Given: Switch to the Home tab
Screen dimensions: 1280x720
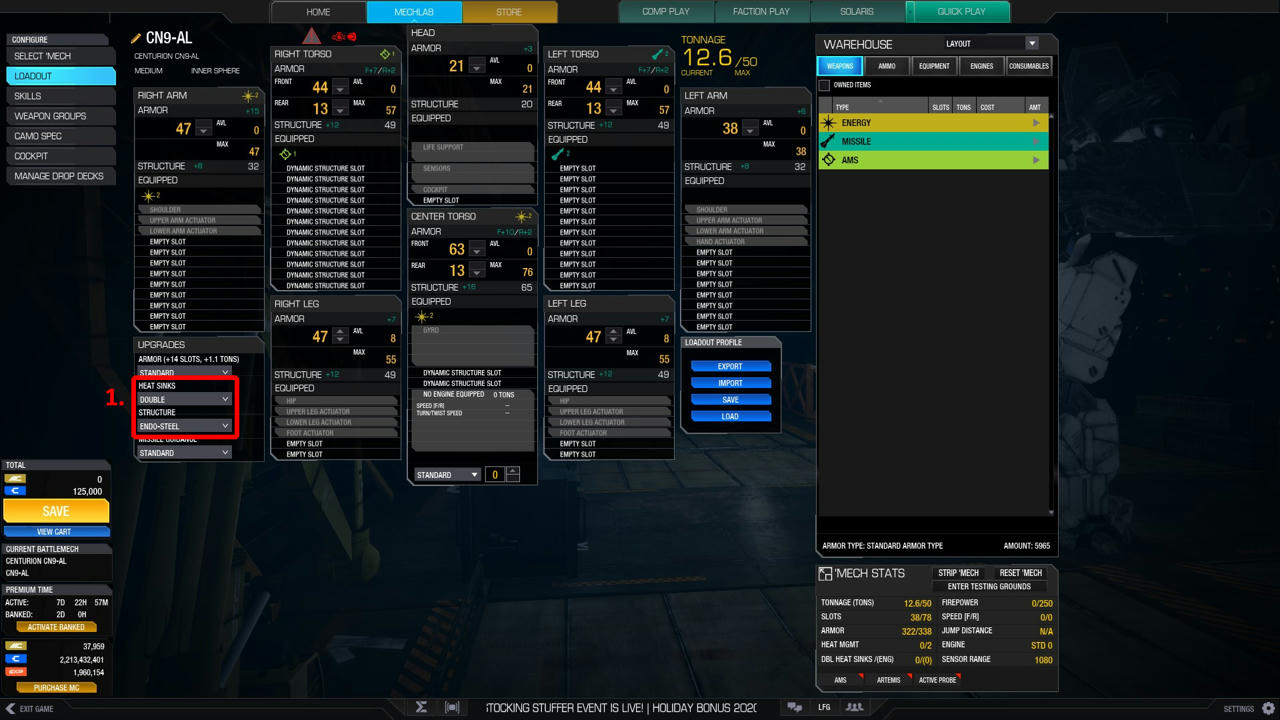Looking at the screenshot, I should pos(318,12).
